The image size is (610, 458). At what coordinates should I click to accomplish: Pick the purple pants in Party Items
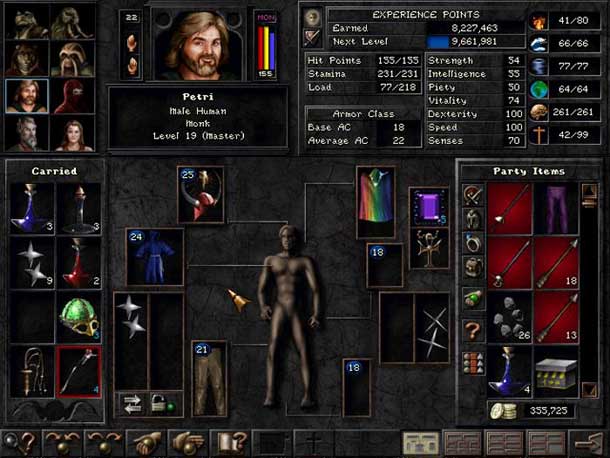[557, 207]
